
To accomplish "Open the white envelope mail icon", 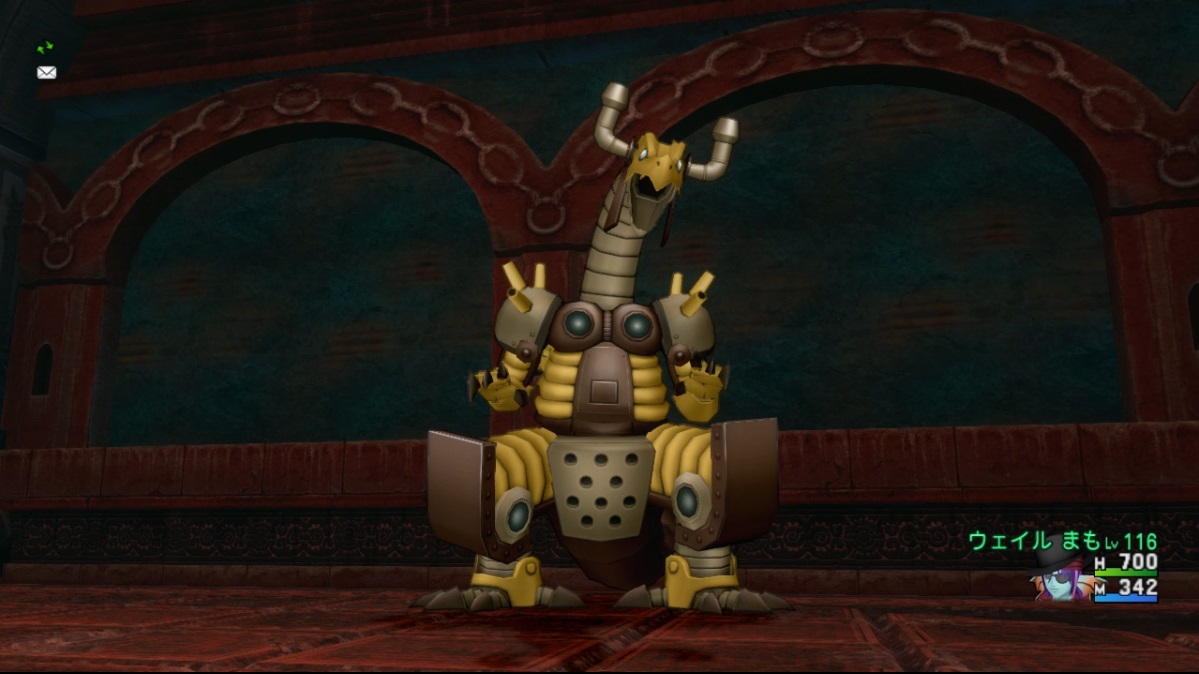I will tap(46, 72).
